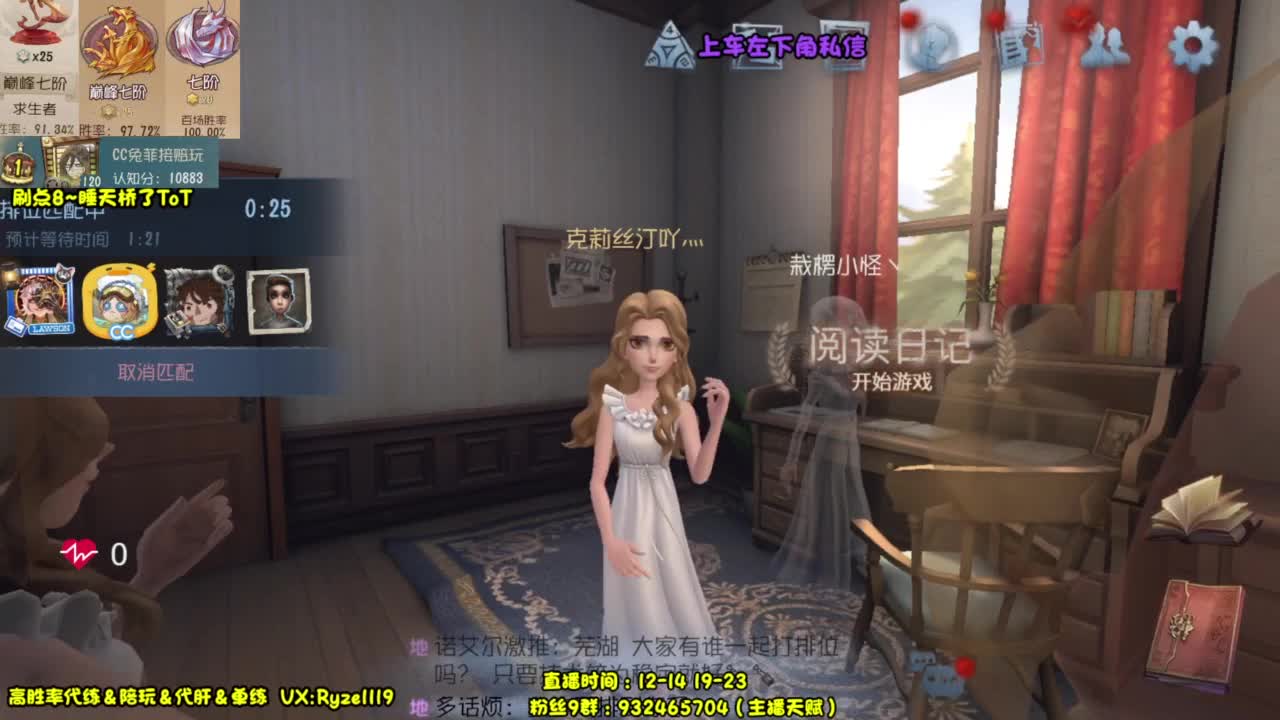
Task: Click the rightmost boy portrait avatar
Action: [x=277, y=303]
